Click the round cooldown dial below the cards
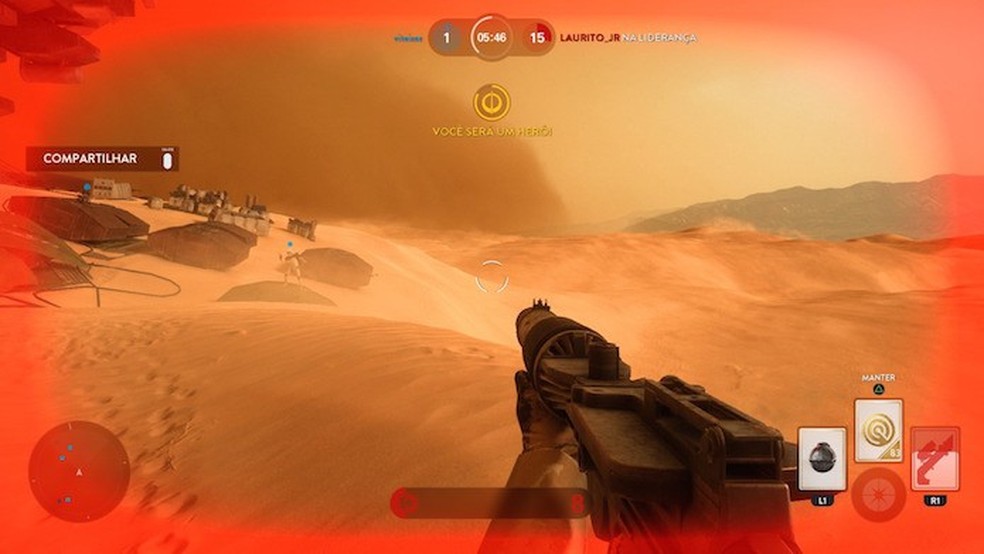Image resolution: width=984 pixels, height=554 pixels. (x=879, y=495)
